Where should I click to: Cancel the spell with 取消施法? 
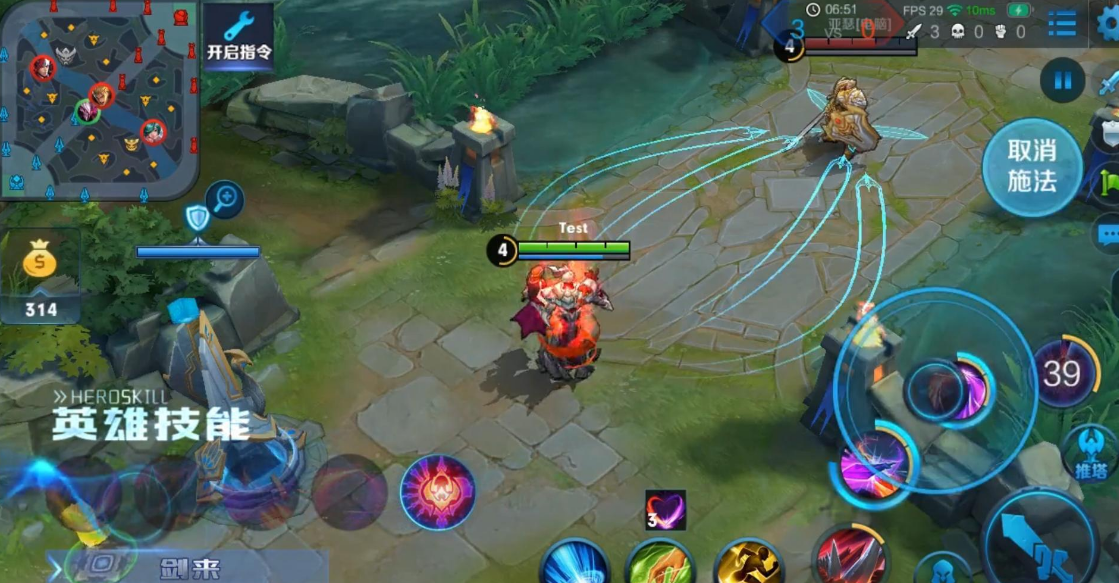point(1031,166)
